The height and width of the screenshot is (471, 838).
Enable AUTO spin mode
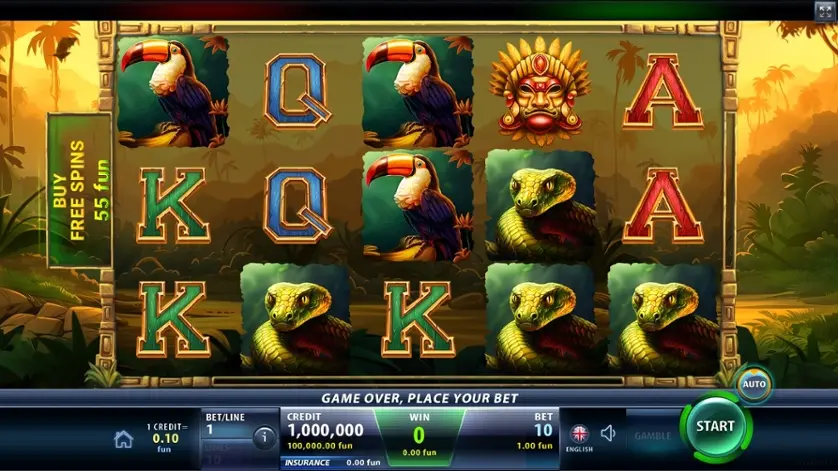click(753, 384)
